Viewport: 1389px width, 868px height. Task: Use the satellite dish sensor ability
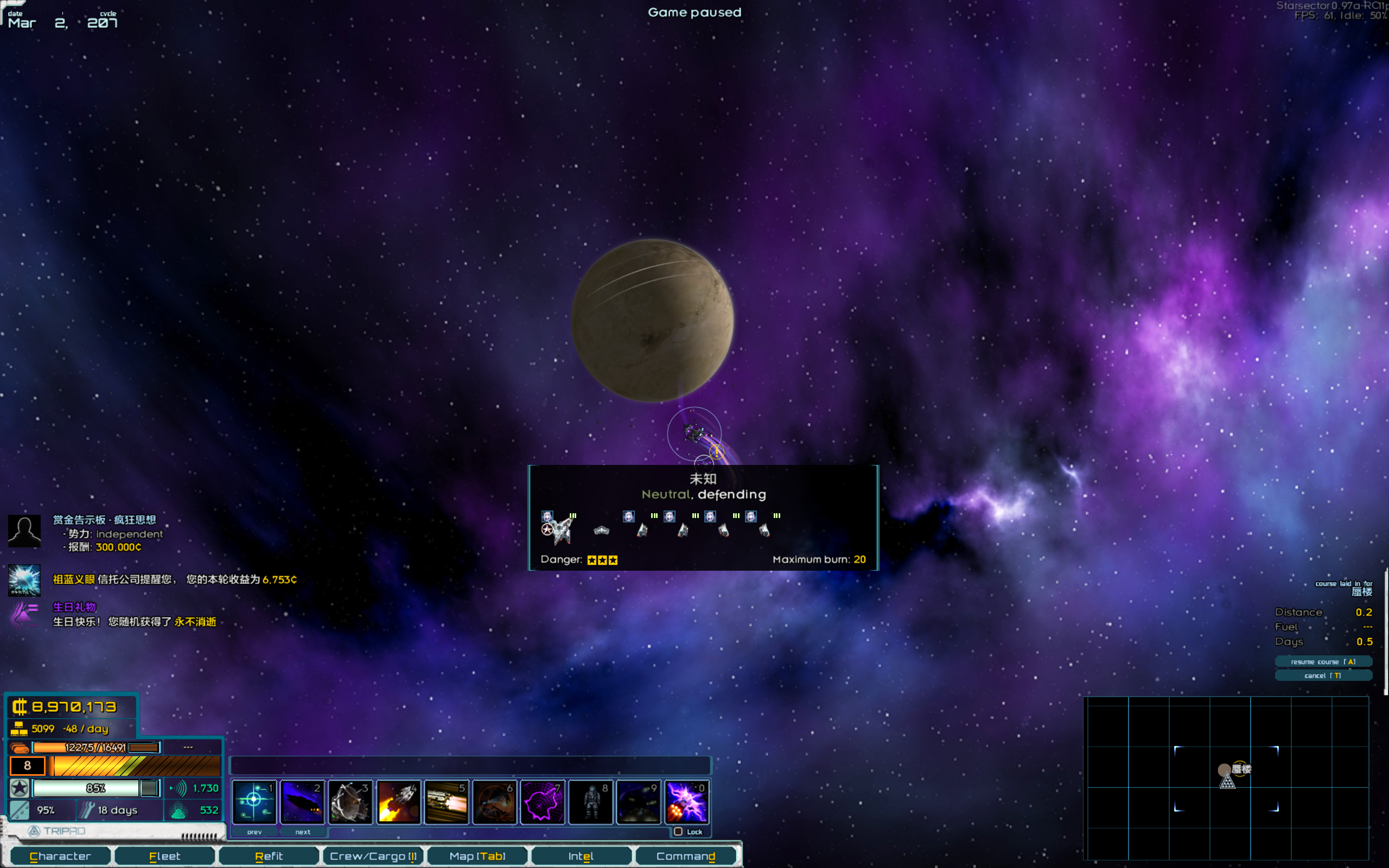(351, 801)
